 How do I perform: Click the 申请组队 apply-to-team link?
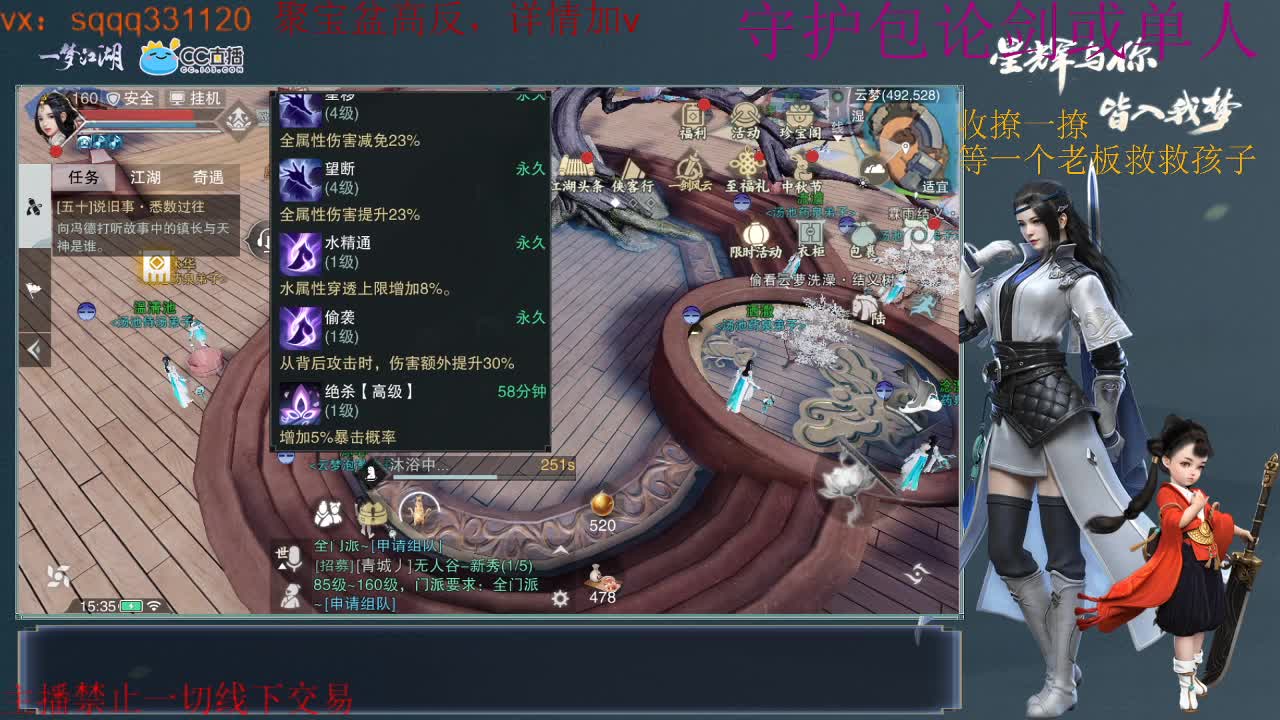coord(361,603)
